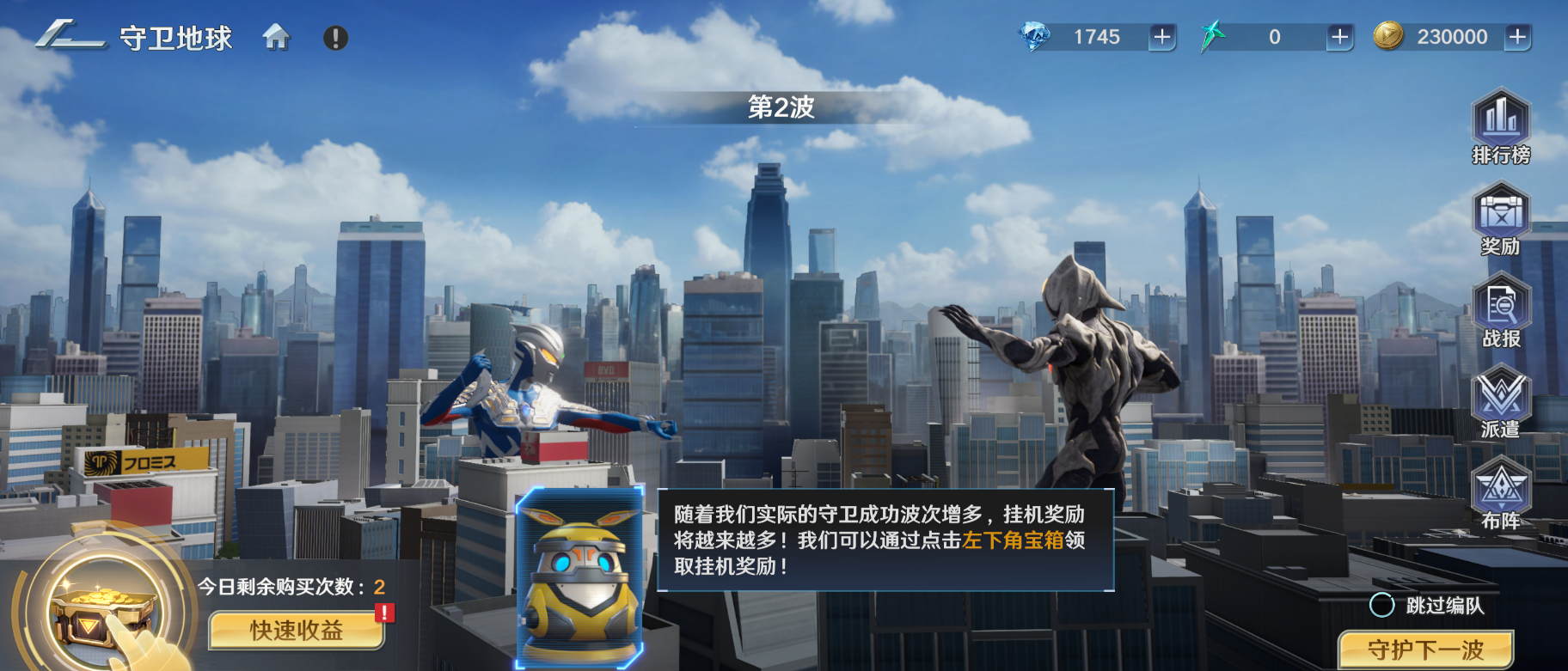View the 战报 battle report
The image size is (1568, 671).
pyautogui.click(x=1501, y=311)
